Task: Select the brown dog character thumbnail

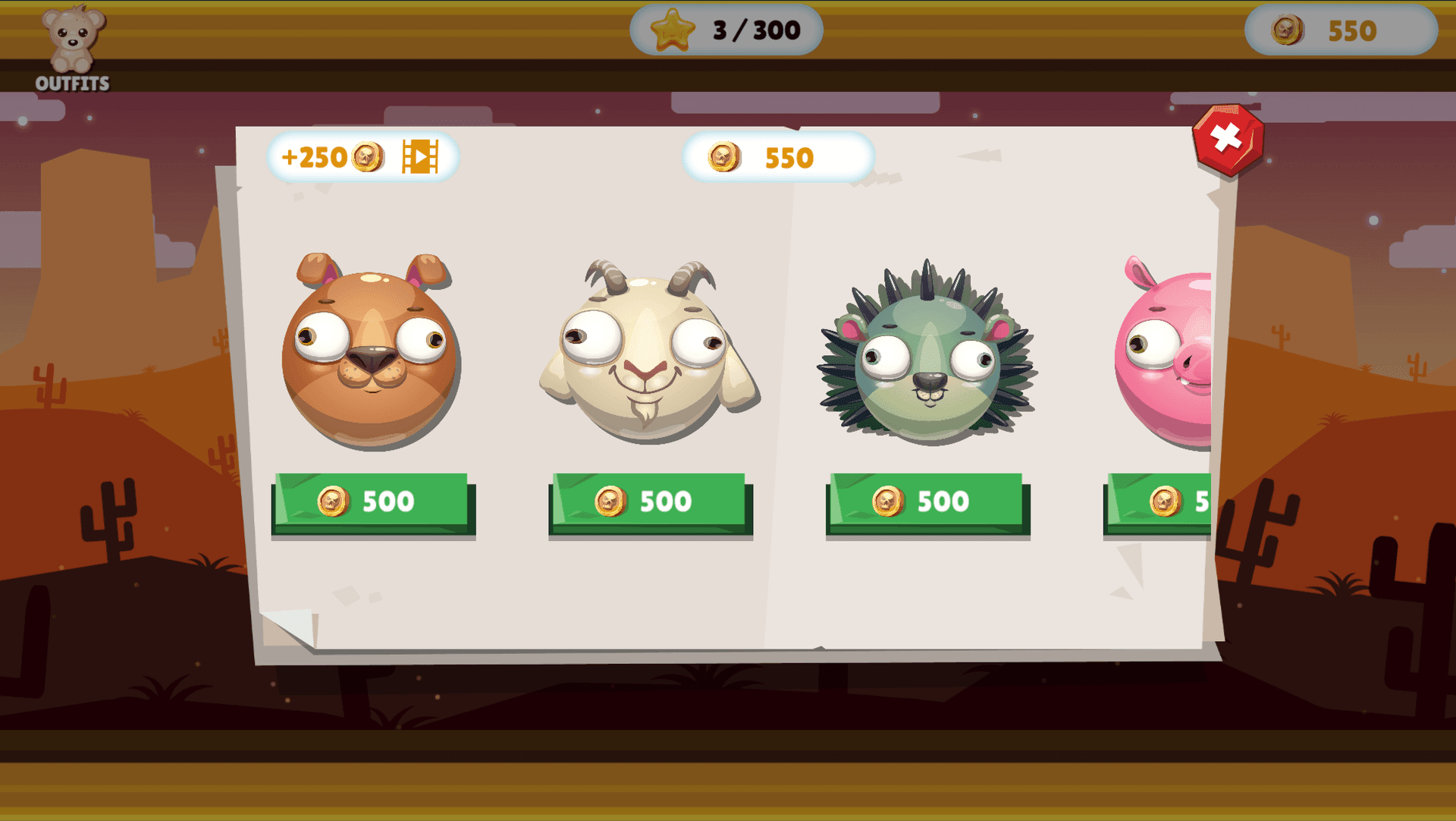Action: [371, 351]
